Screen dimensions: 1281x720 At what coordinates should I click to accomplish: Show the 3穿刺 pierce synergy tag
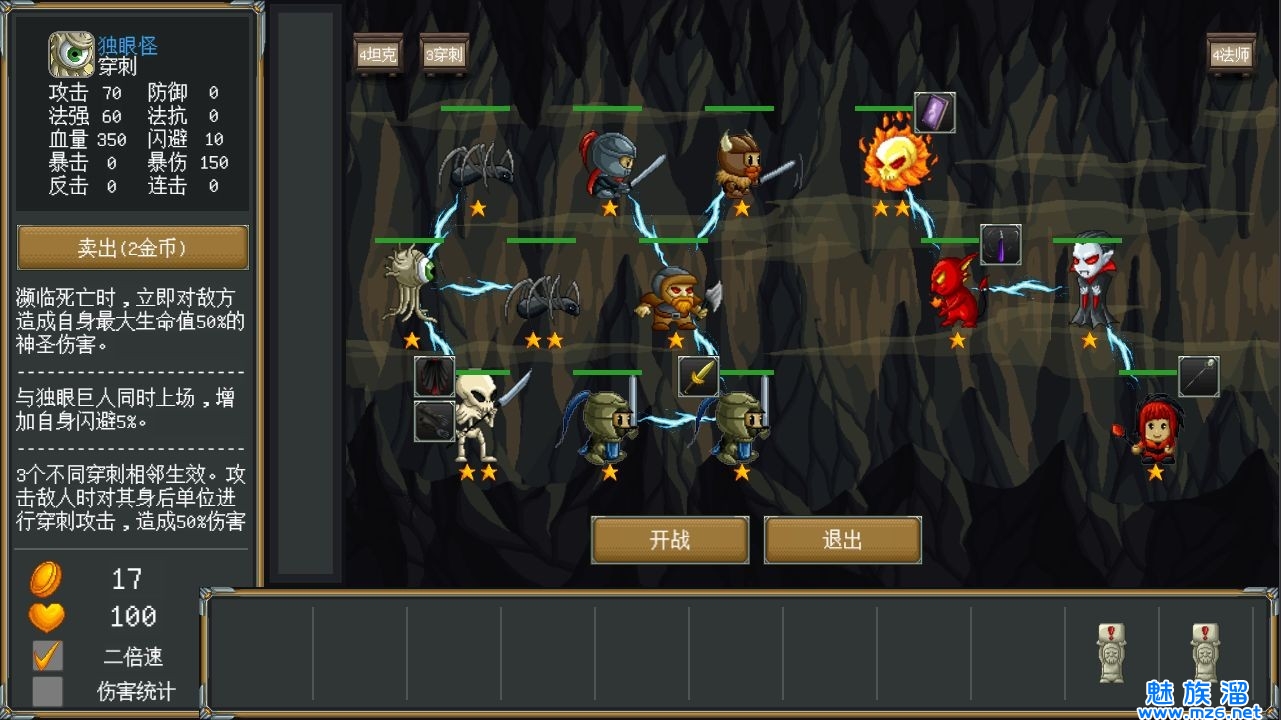click(x=444, y=54)
